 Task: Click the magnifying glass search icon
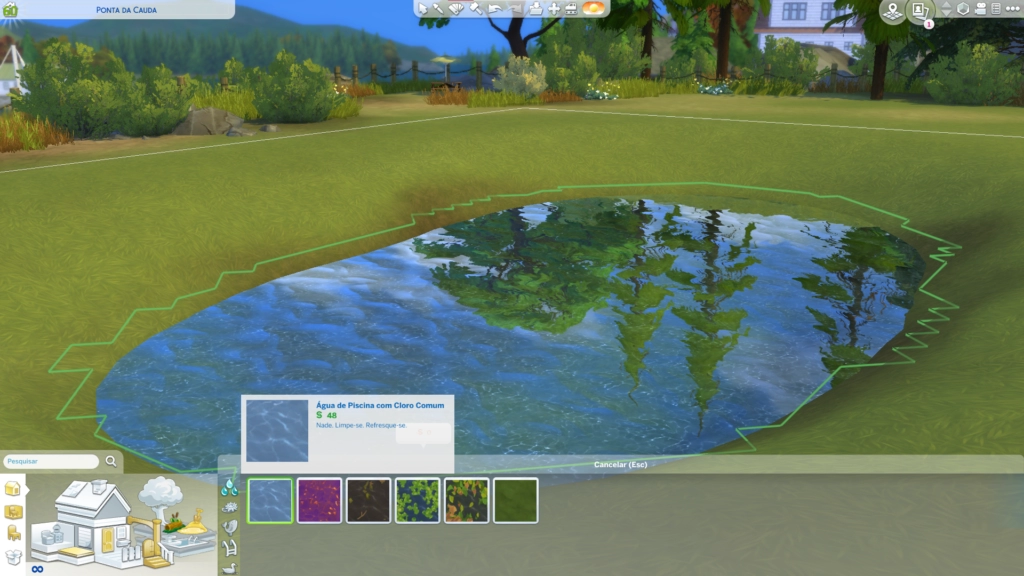[x=111, y=462]
